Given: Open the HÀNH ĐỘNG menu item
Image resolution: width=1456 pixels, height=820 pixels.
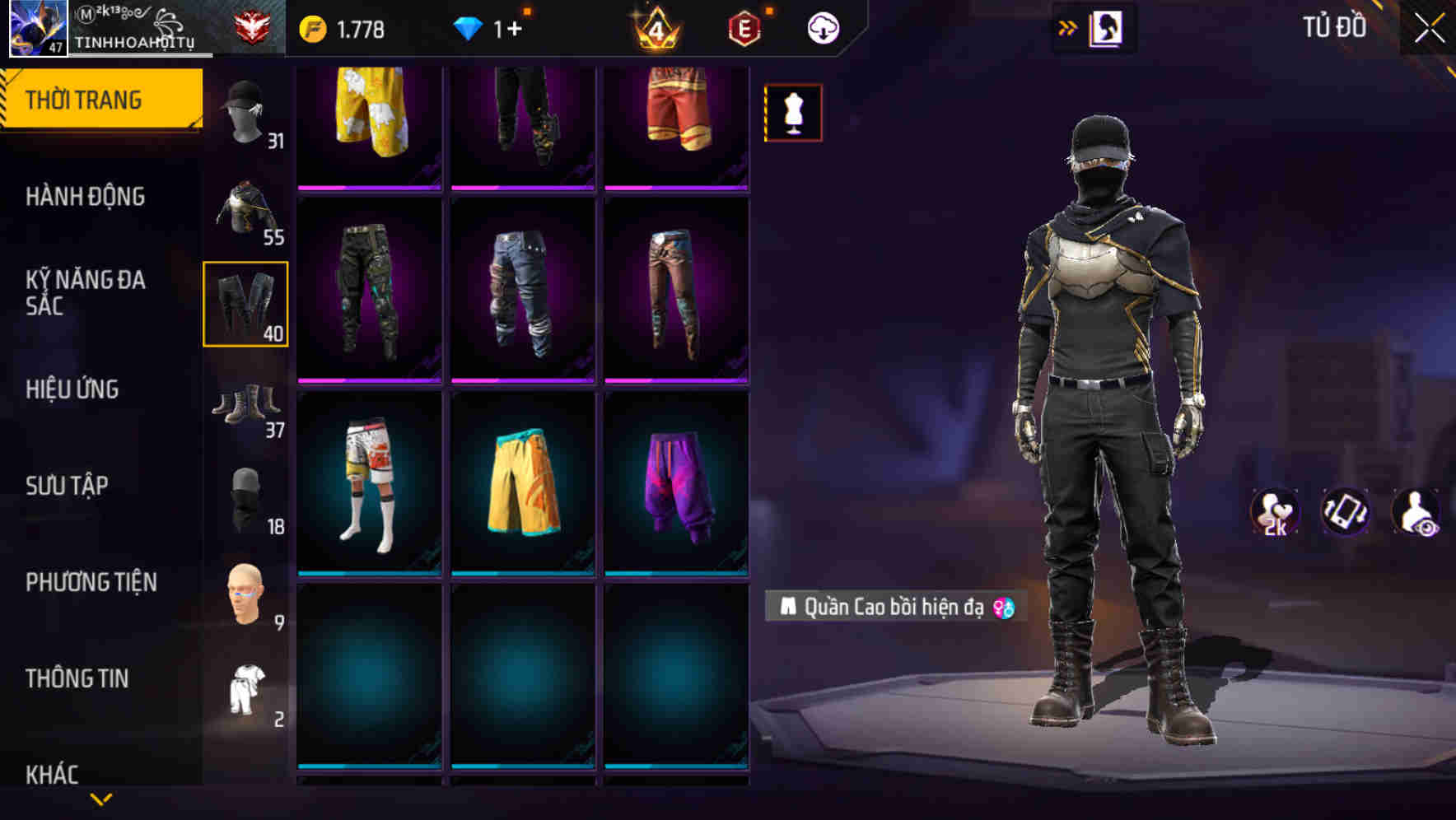Looking at the screenshot, I should click(86, 197).
